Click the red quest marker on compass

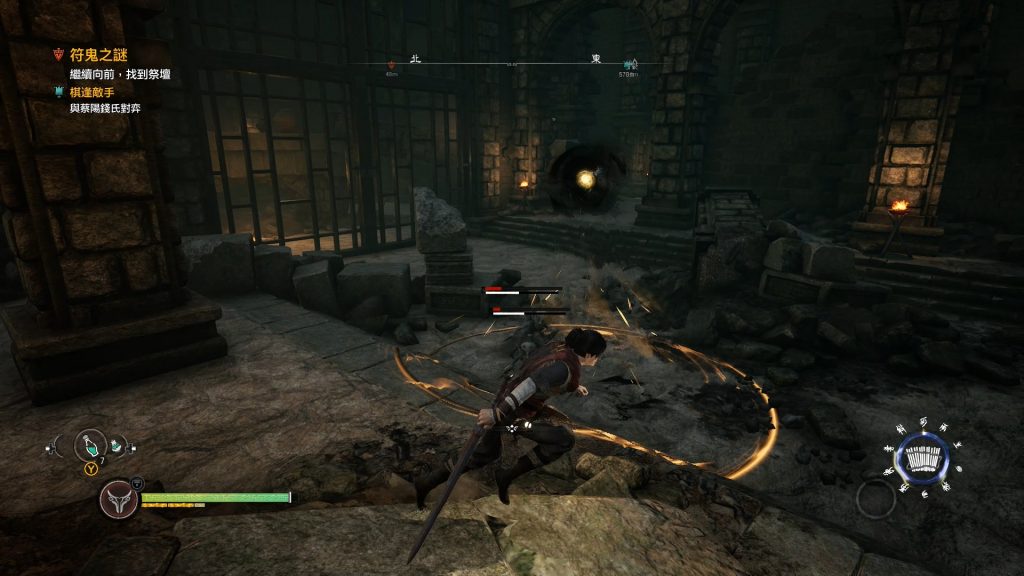click(392, 64)
